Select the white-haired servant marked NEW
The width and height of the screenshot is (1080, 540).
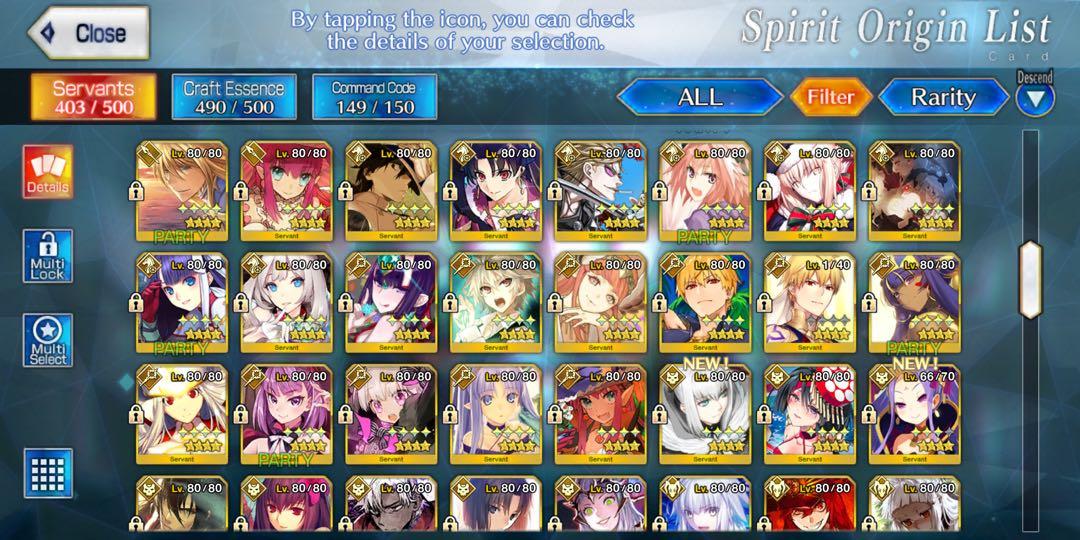coord(704,412)
